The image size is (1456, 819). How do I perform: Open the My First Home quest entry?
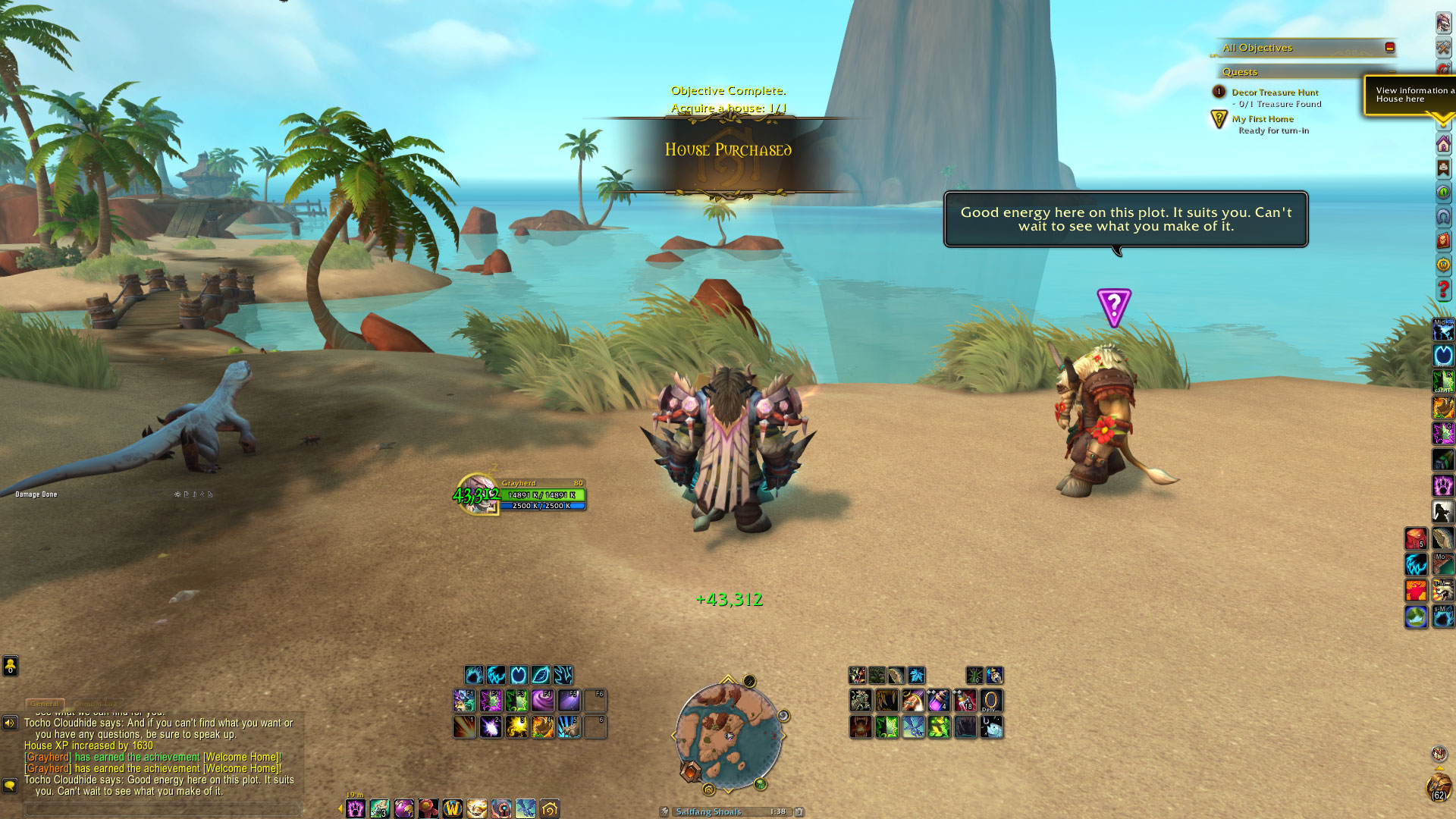pos(1263,119)
